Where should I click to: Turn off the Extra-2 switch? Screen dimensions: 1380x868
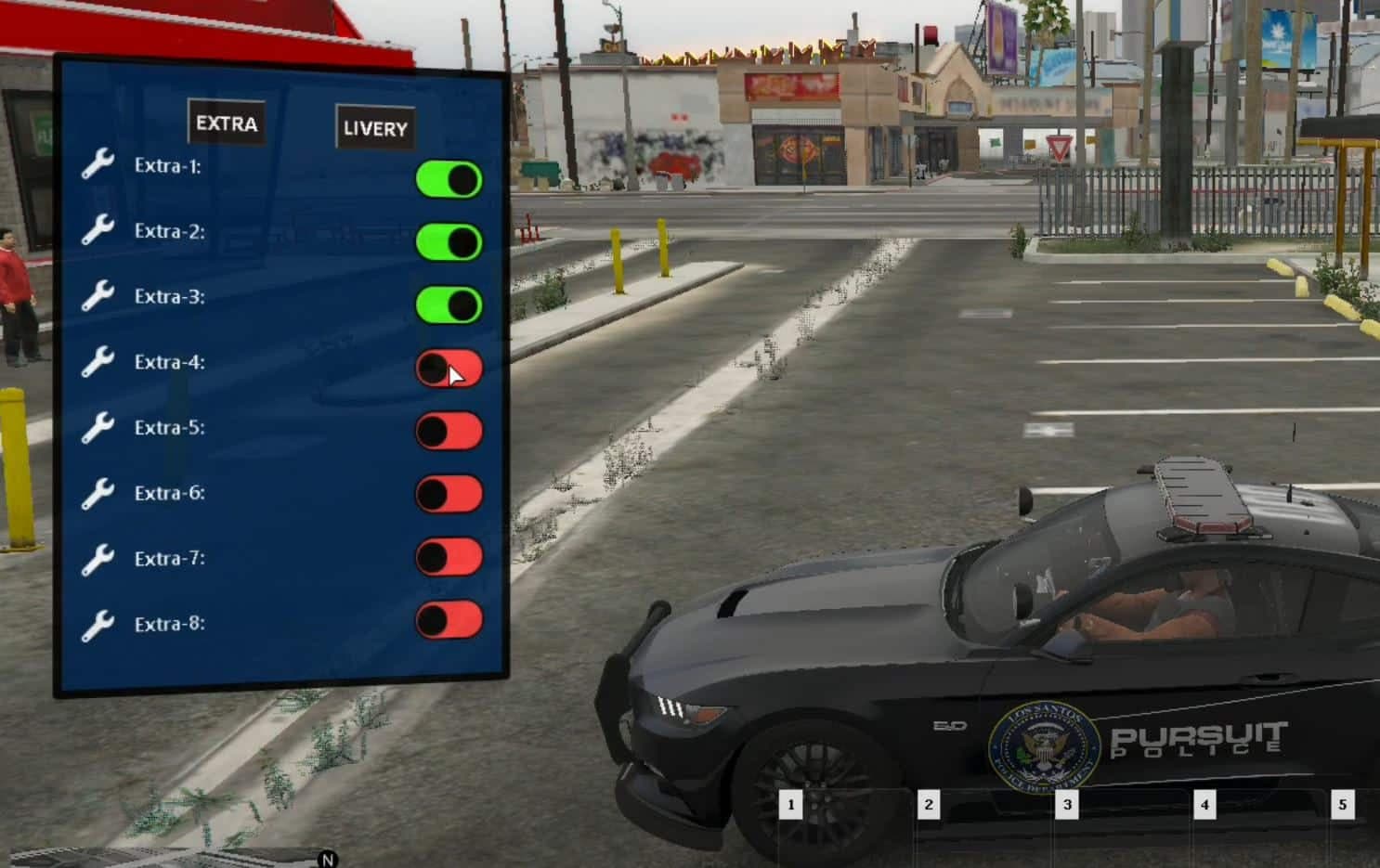449,242
